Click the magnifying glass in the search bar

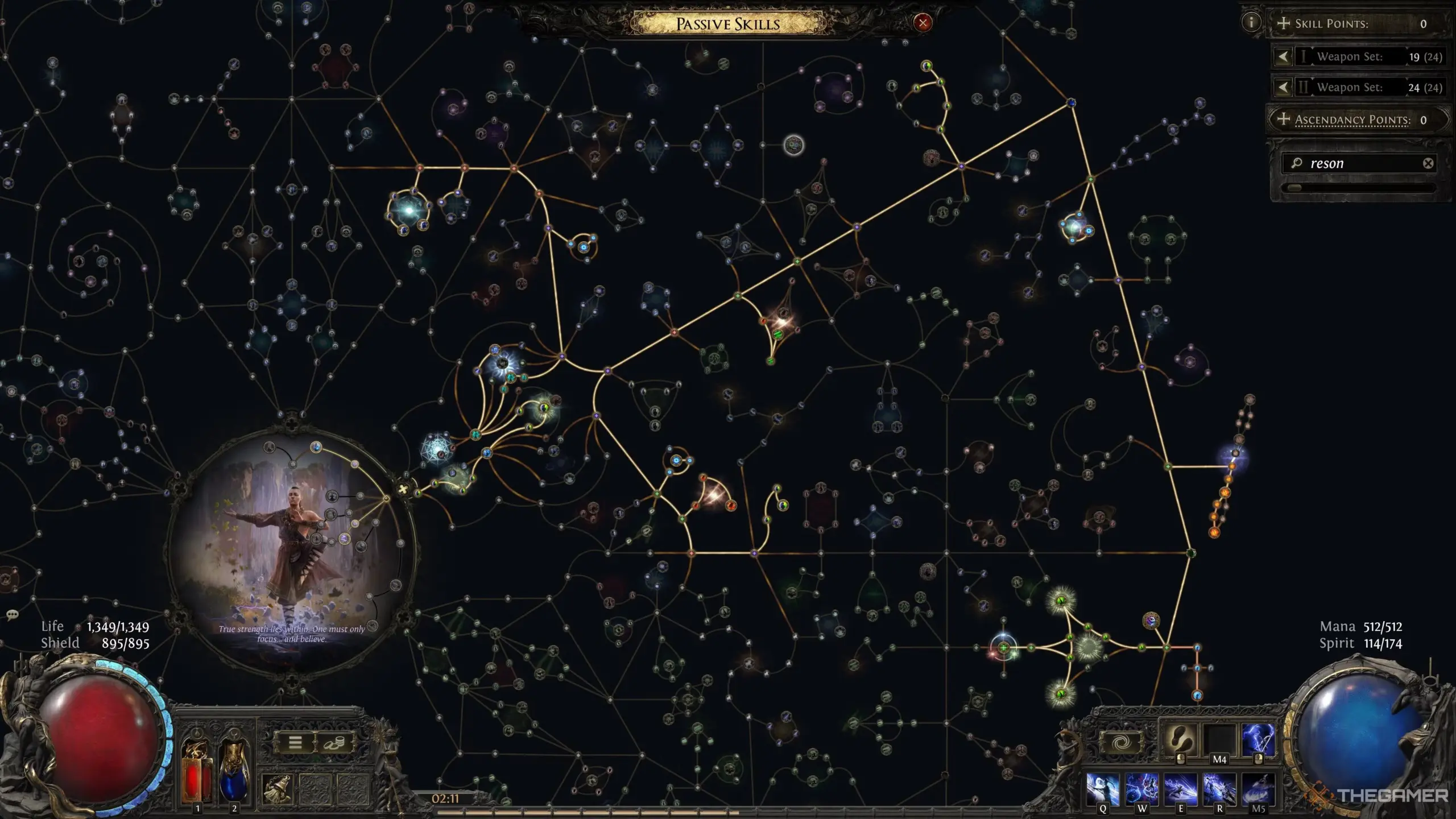point(1297,164)
